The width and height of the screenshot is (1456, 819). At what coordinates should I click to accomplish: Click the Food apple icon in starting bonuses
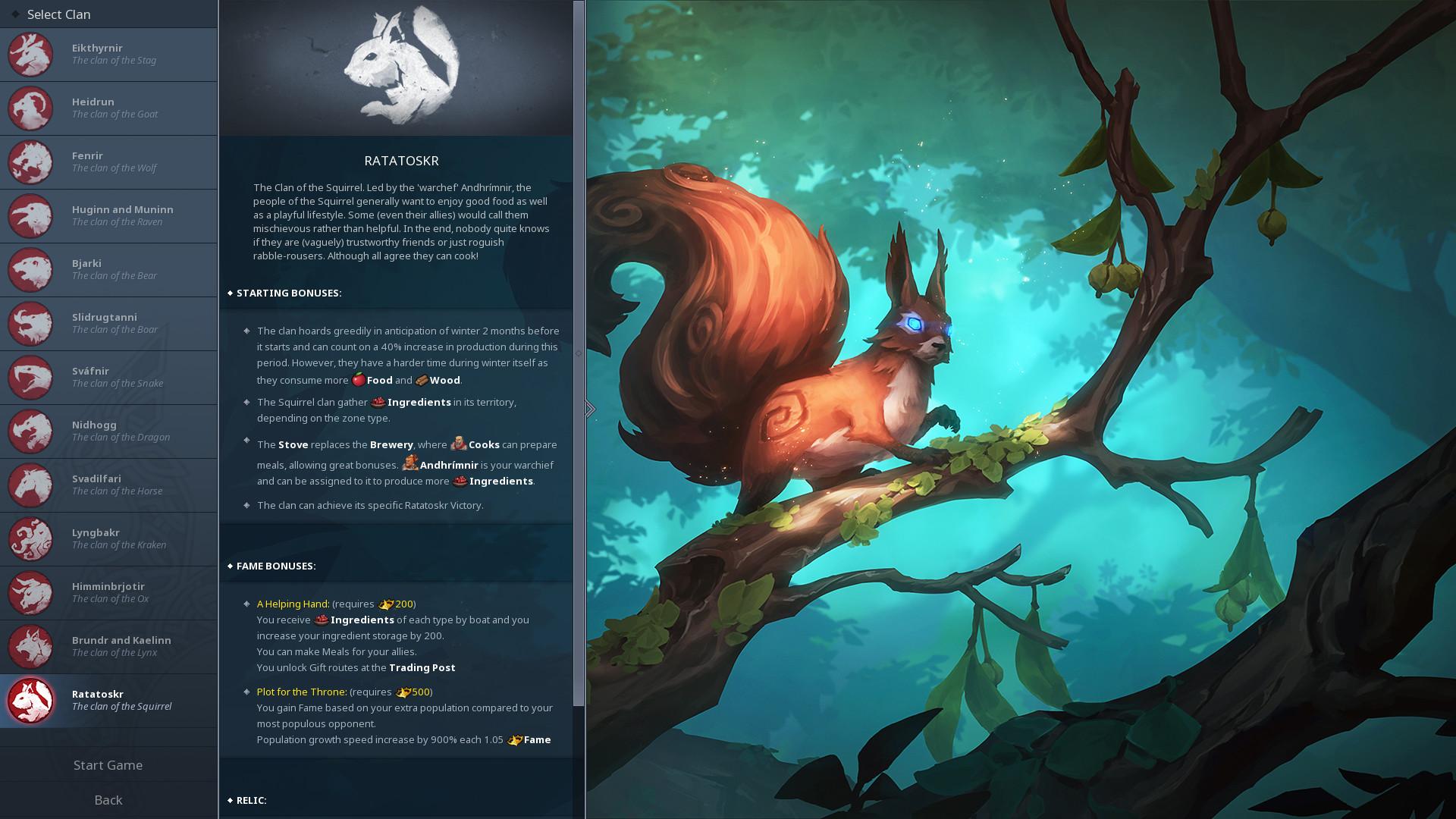pos(360,379)
